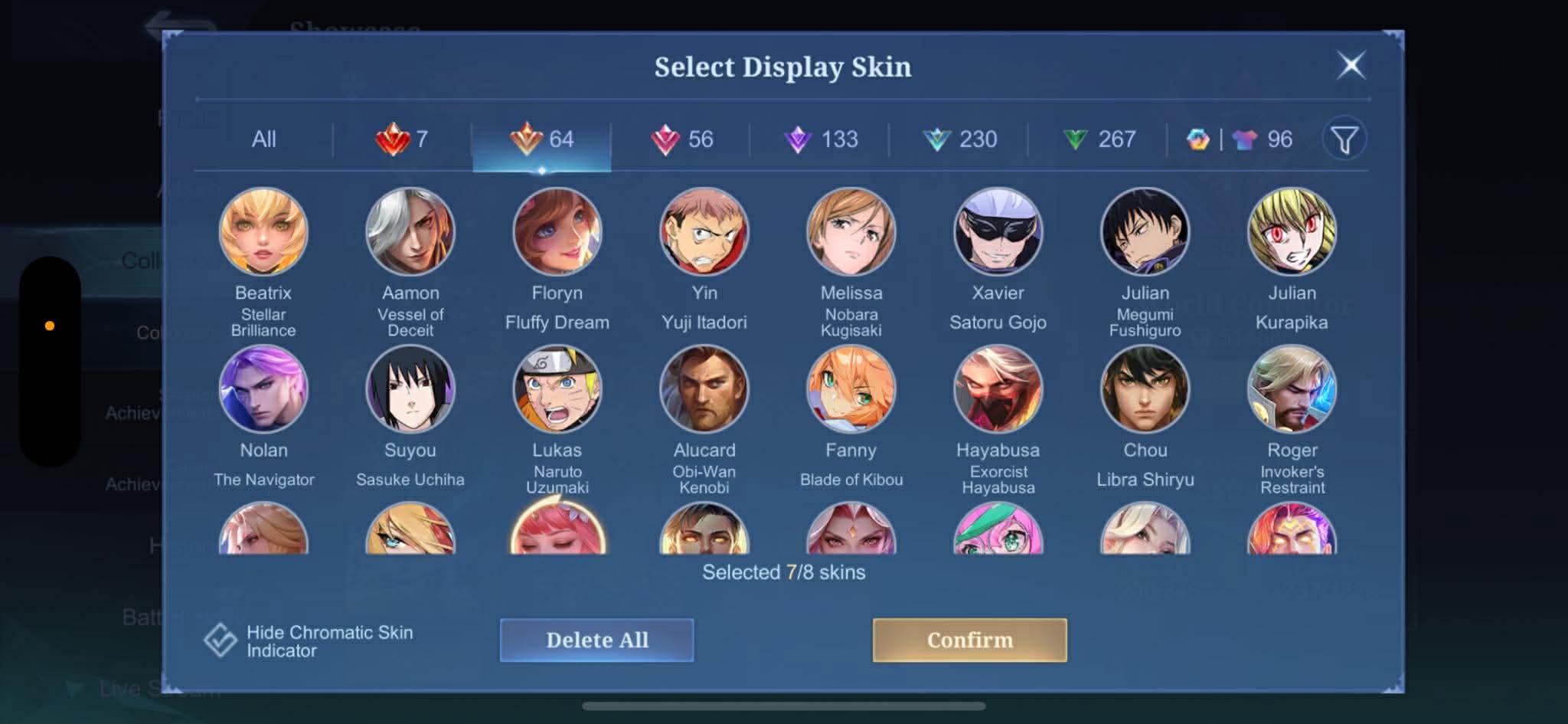Select Alucard Obi-Wan Kenobi skin
1568x724 pixels.
tap(704, 389)
